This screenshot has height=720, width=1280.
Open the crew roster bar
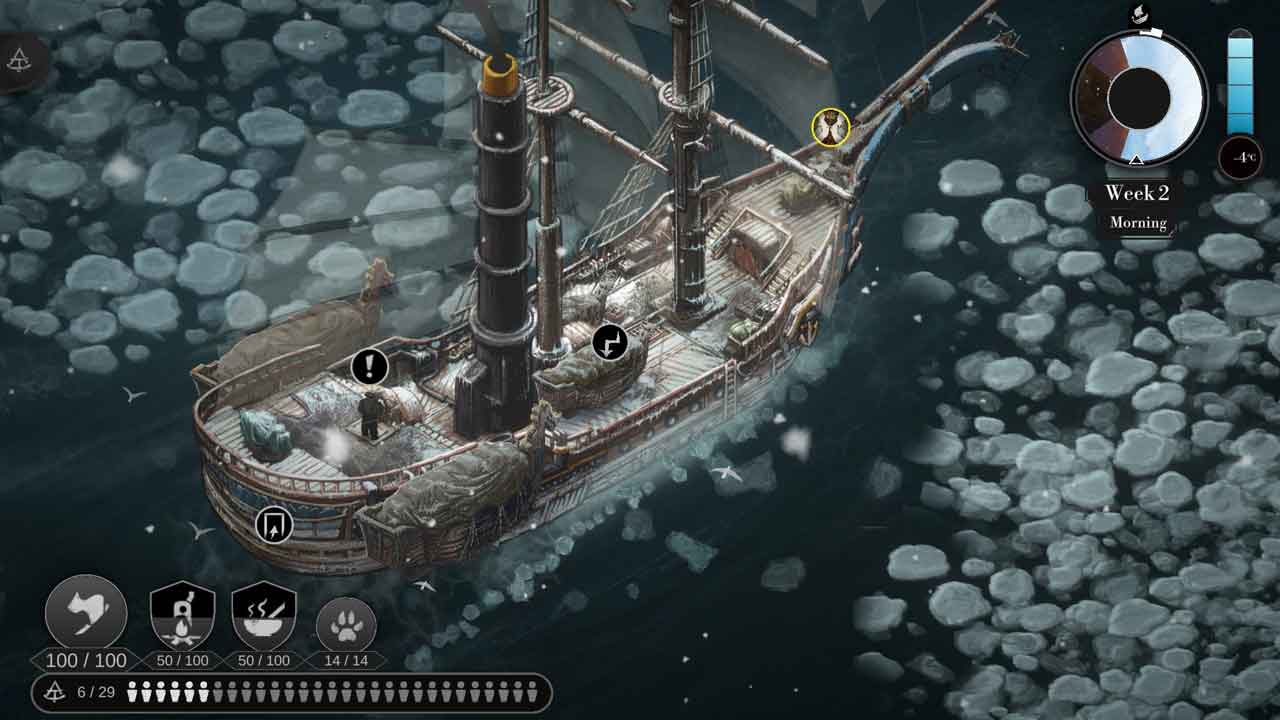291,692
